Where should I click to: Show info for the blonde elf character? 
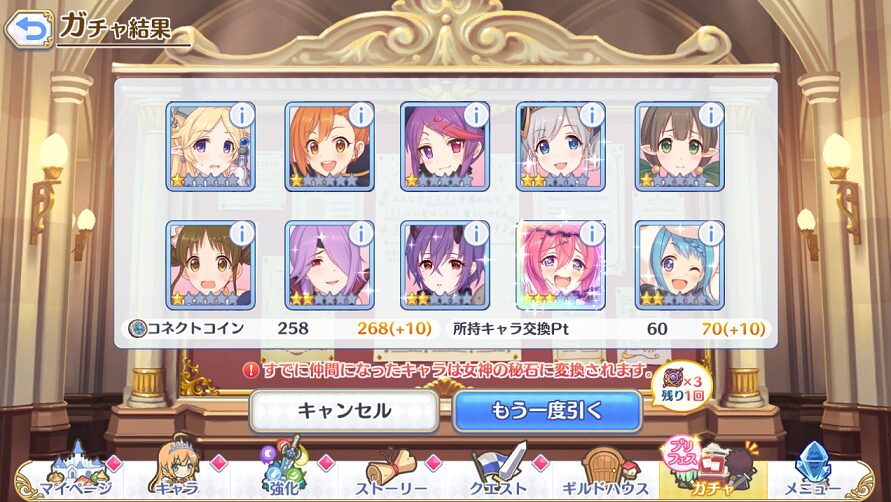(241, 114)
